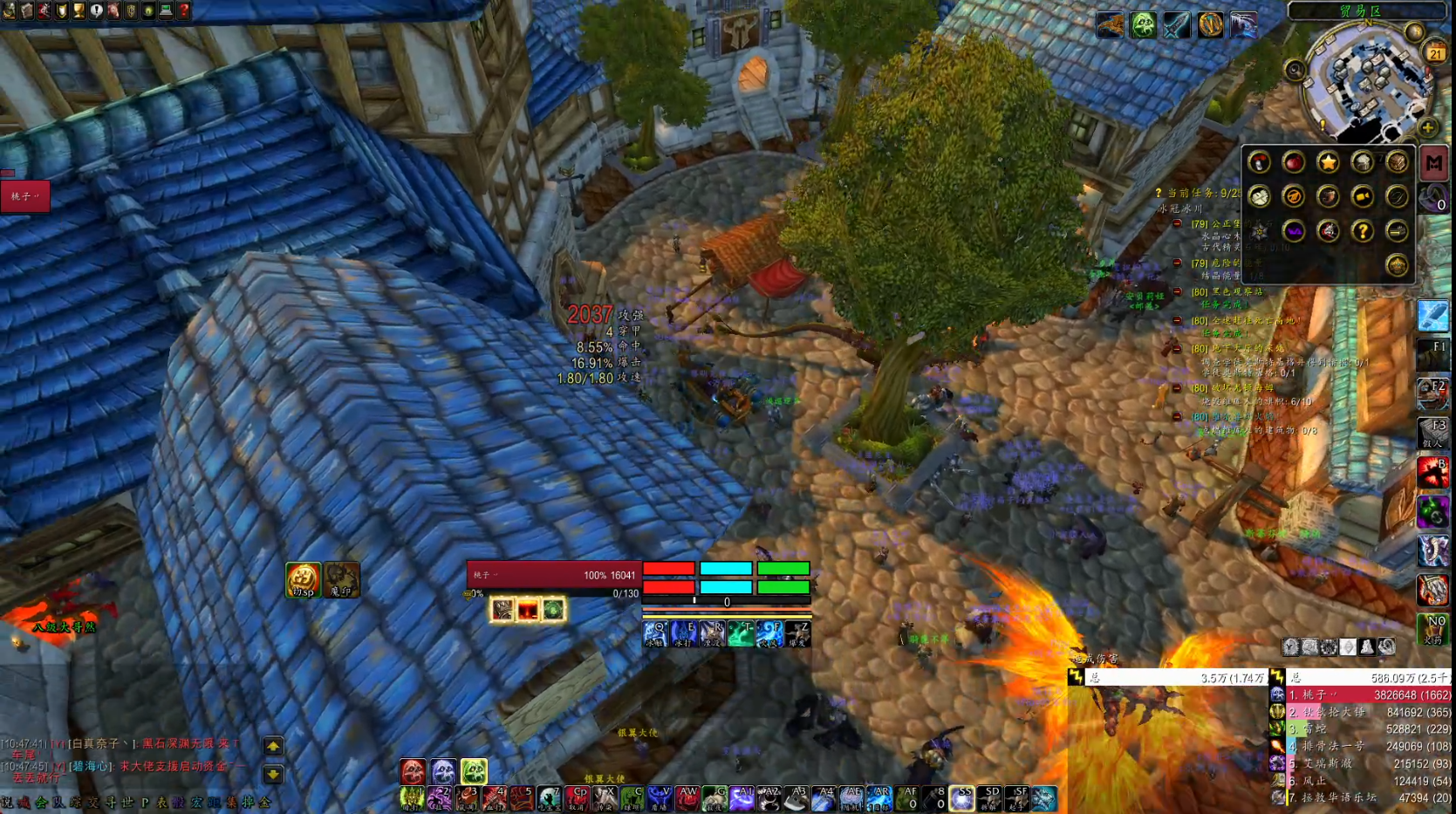Trigger the Z-bound ability icon

click(797, 633)
